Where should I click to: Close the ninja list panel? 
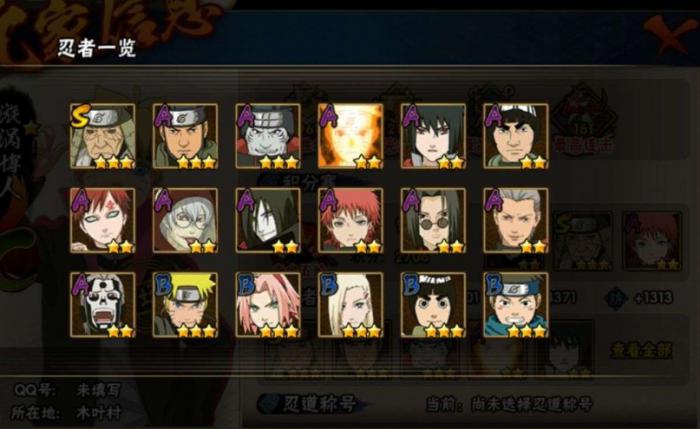coord(666,33)
